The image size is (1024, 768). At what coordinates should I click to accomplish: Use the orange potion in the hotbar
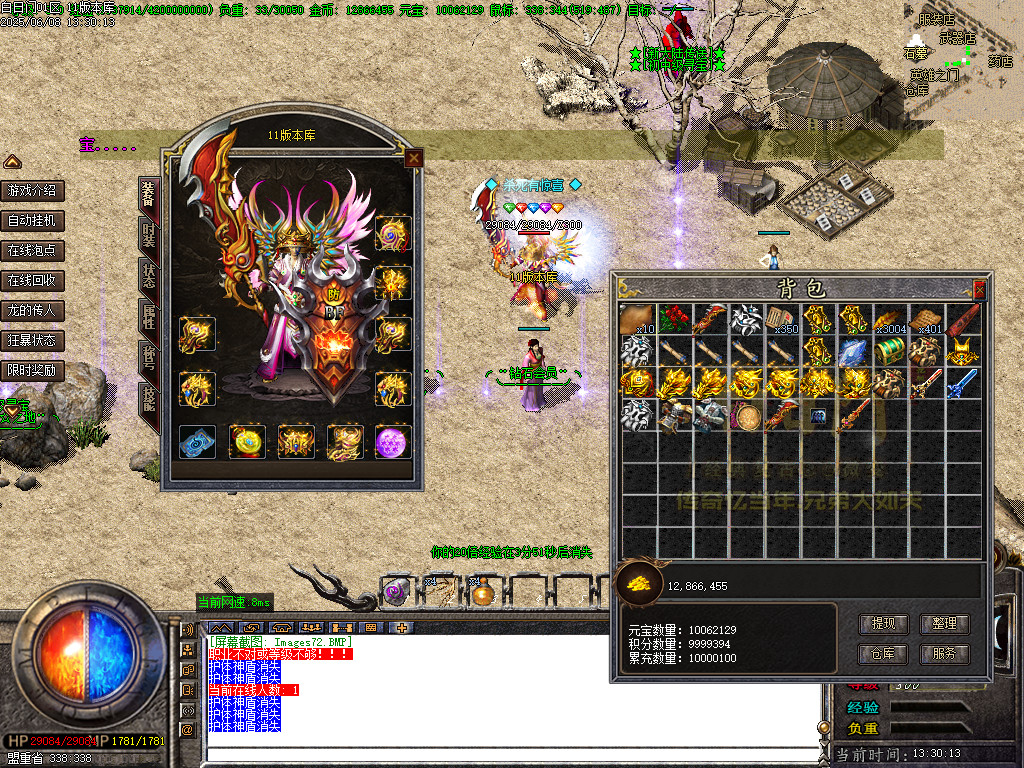pyautogui.click(x=484, y=593)
